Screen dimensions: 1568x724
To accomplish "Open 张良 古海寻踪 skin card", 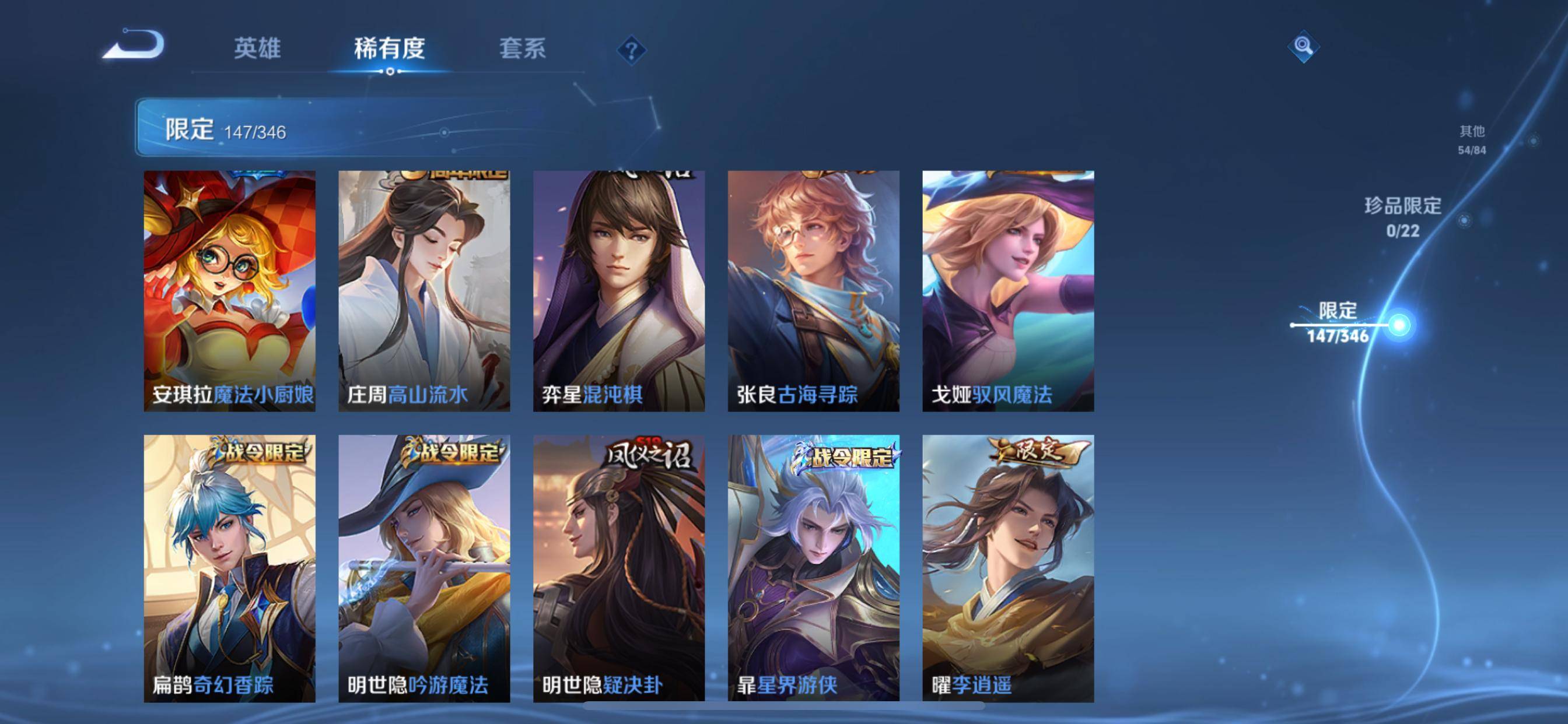I will [x=813, y=291].
